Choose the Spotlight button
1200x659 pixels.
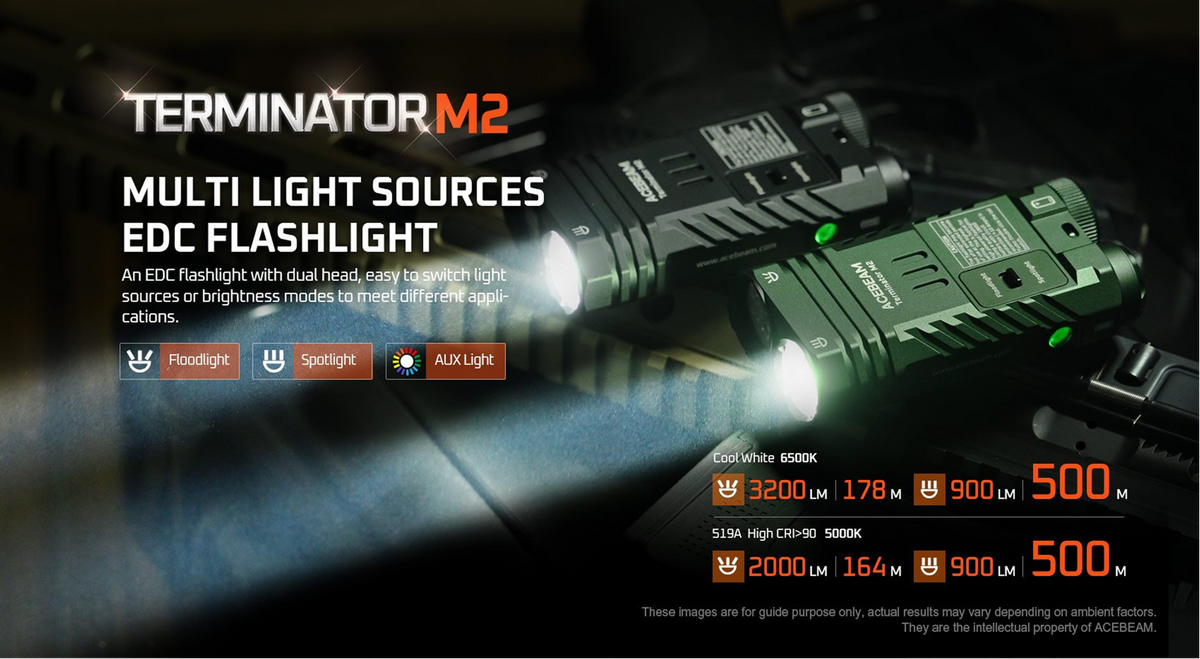coord(312,360)
